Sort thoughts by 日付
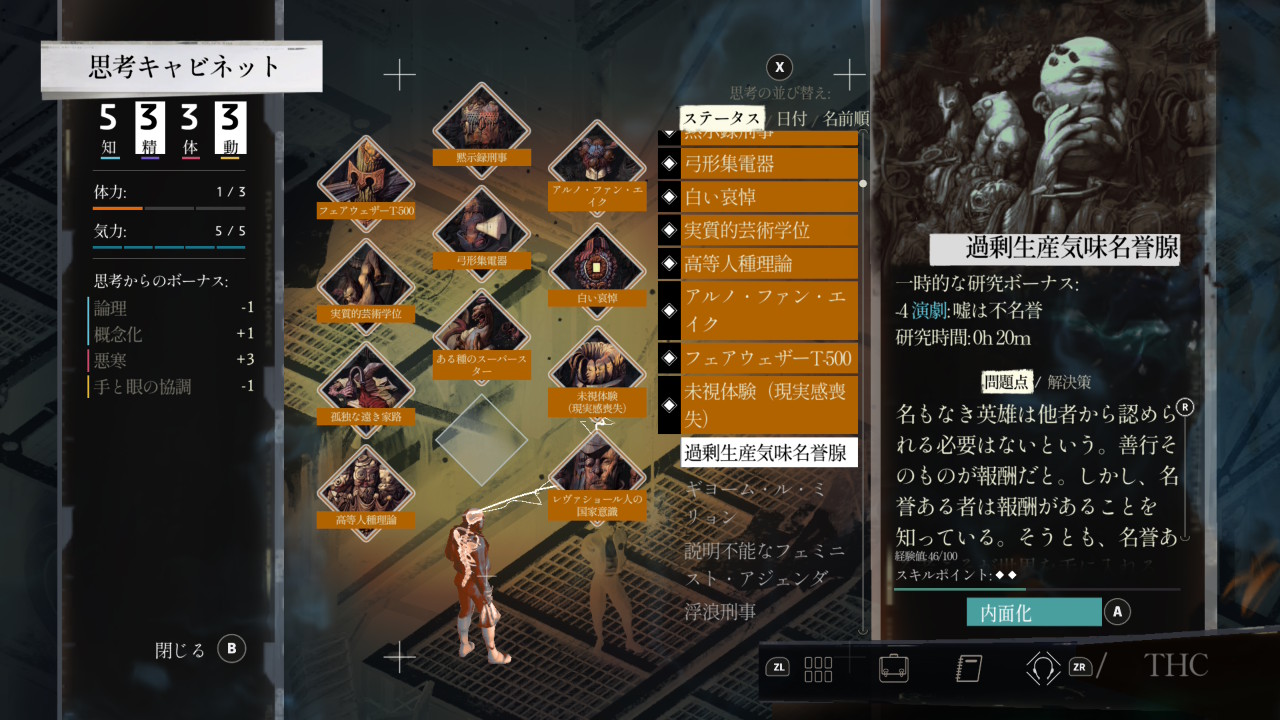Image resolution: width=1280 pixels, height=720 pixels. click(791, 118)
